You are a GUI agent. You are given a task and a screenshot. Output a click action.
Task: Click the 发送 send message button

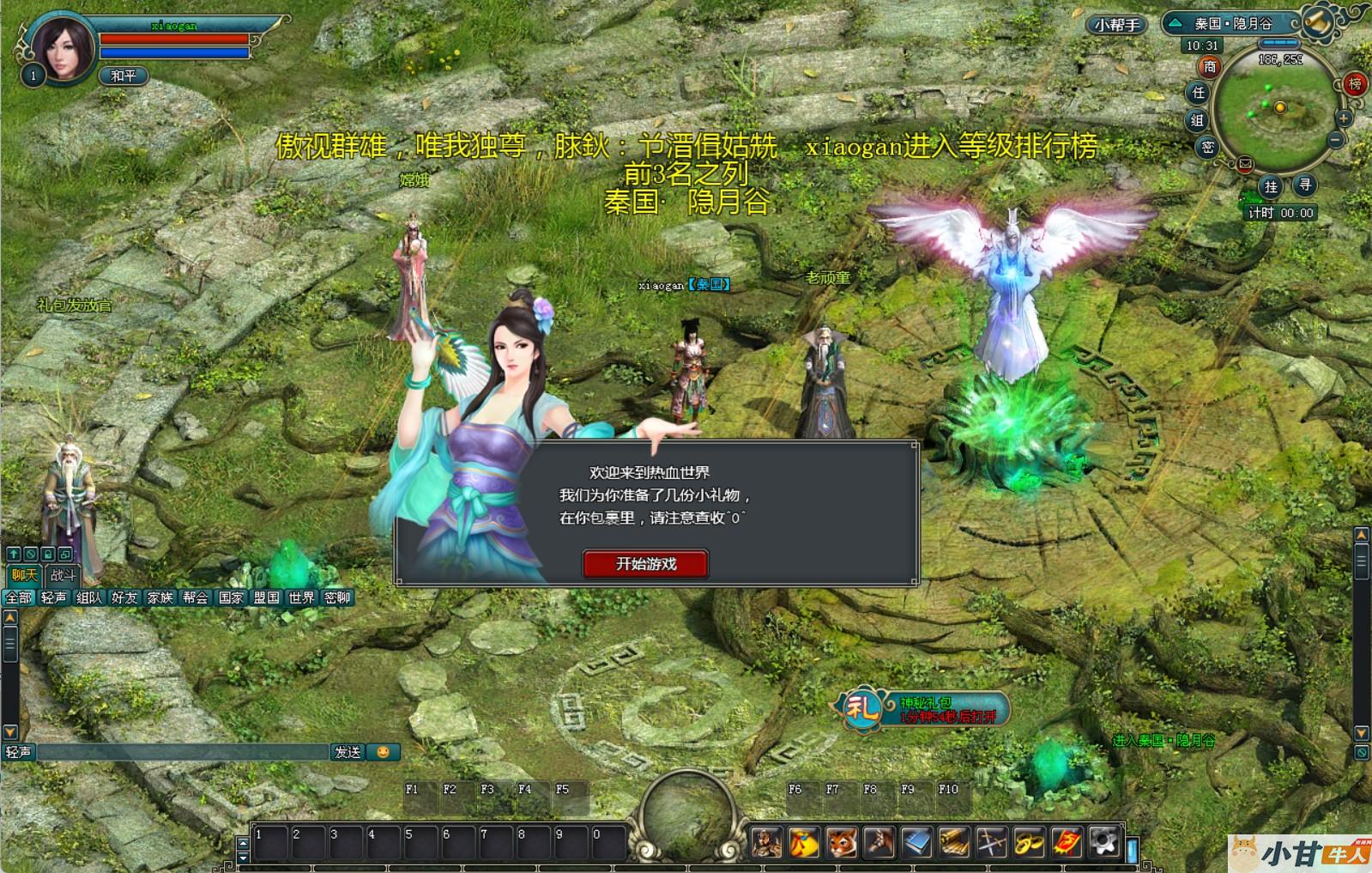[x=348, y=752]
